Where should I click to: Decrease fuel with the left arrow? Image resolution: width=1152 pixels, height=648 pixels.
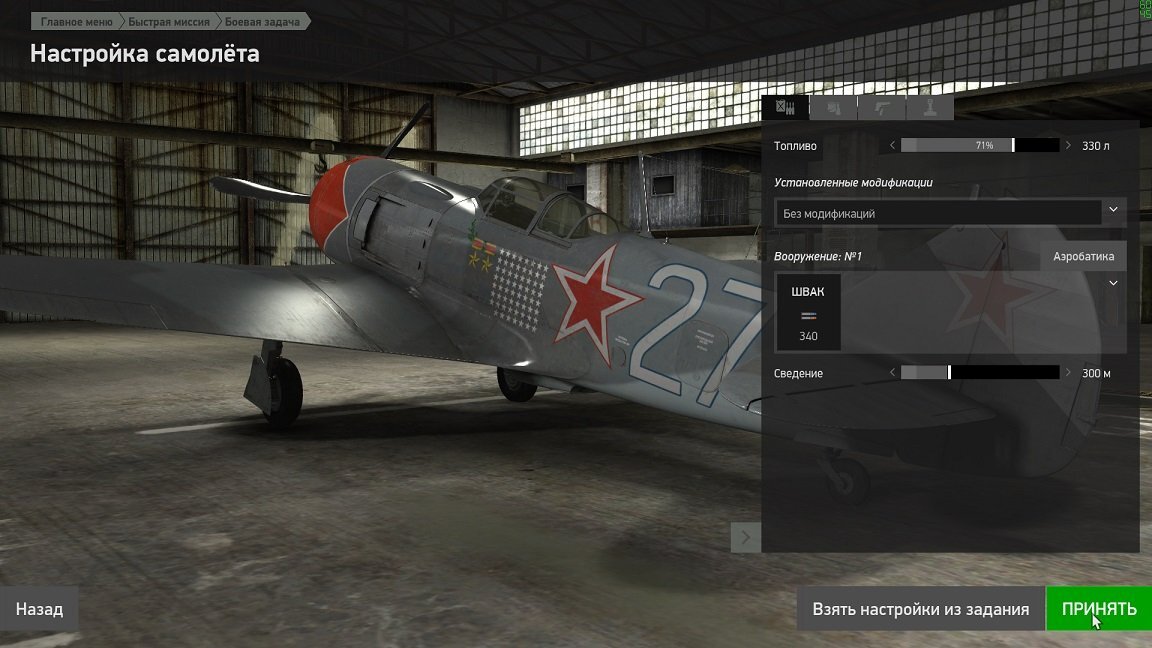click(x=892, y=145)
